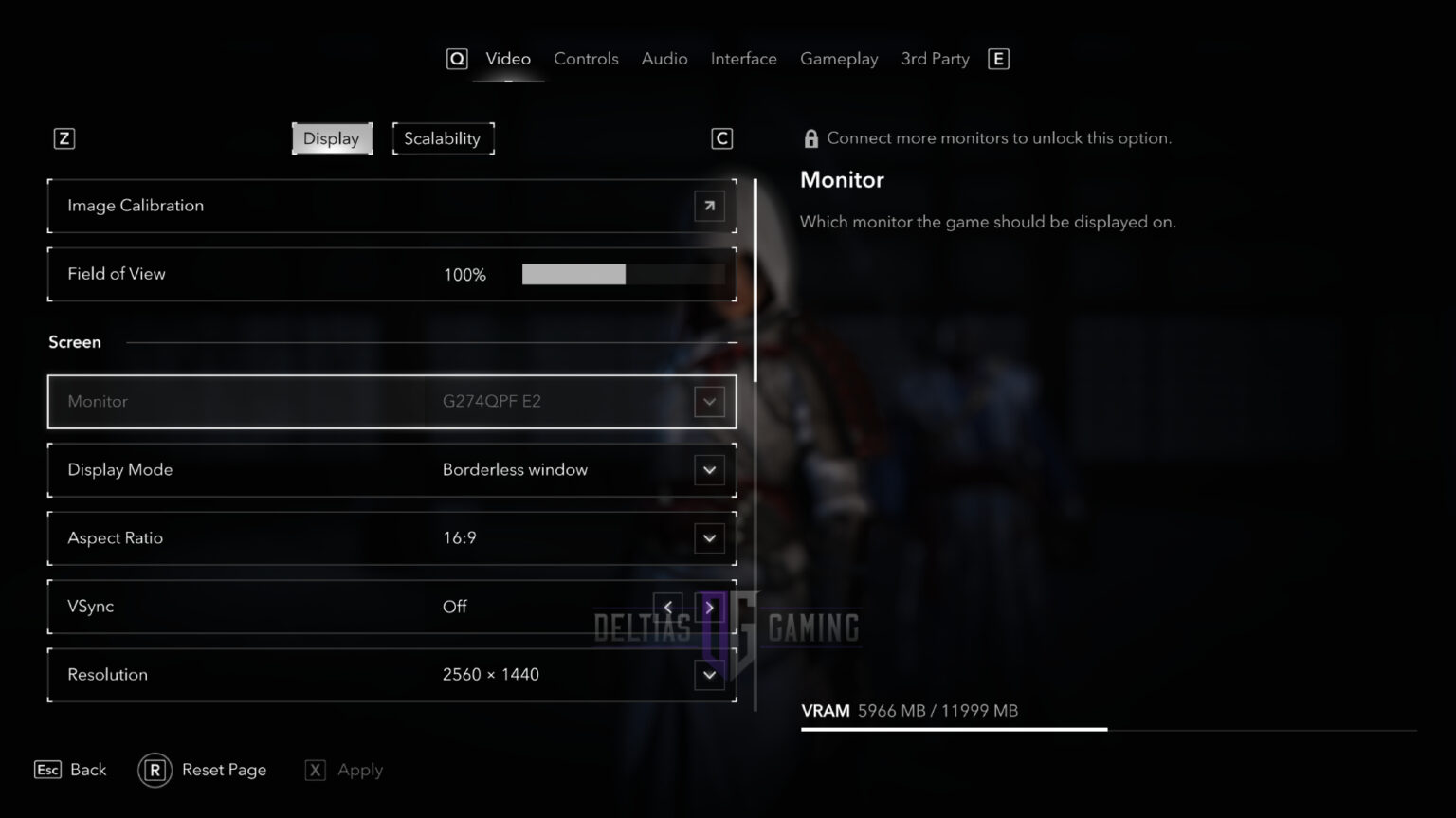Adjust the Field of View slider
1456x818 pixels.
tap(624, 274)
